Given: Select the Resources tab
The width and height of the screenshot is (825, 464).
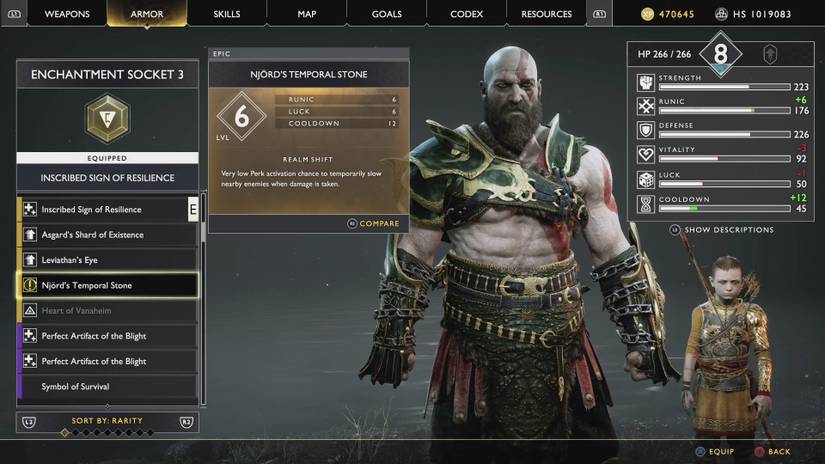Looking at the screenshot, I should click(546, 14).
